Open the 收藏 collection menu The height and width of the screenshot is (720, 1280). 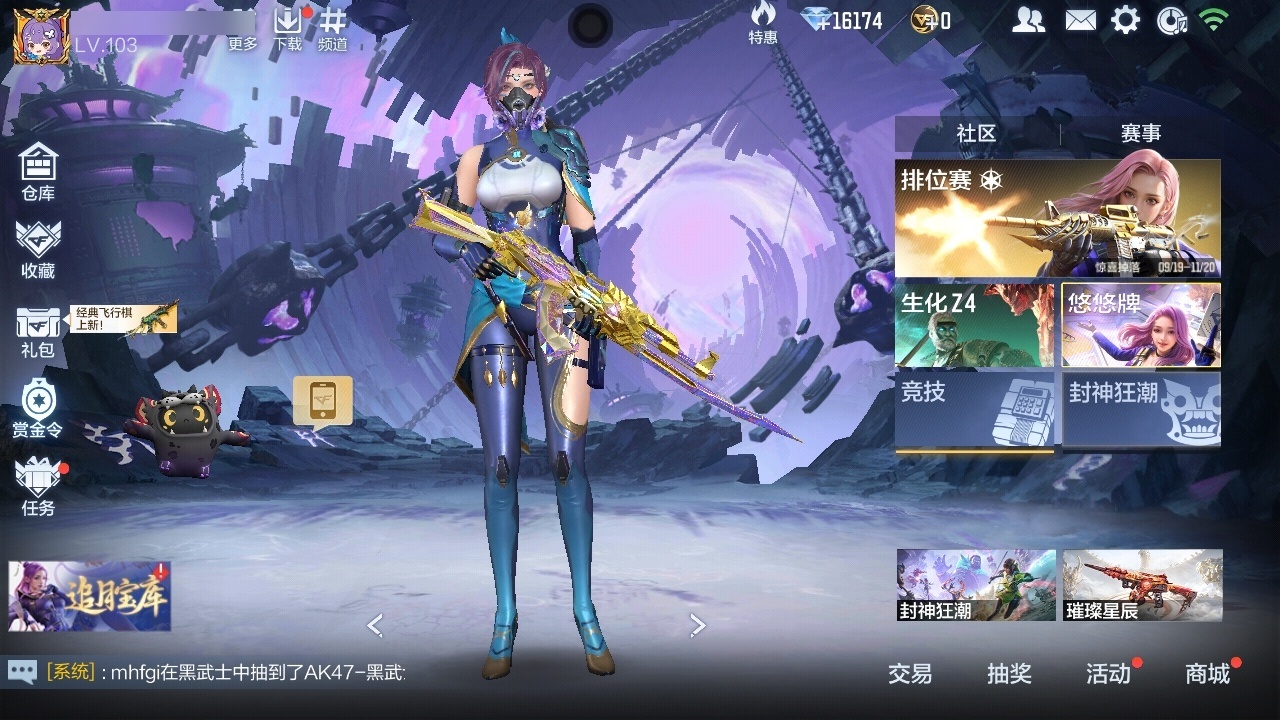pyautogui.click(x=38, y=249)
